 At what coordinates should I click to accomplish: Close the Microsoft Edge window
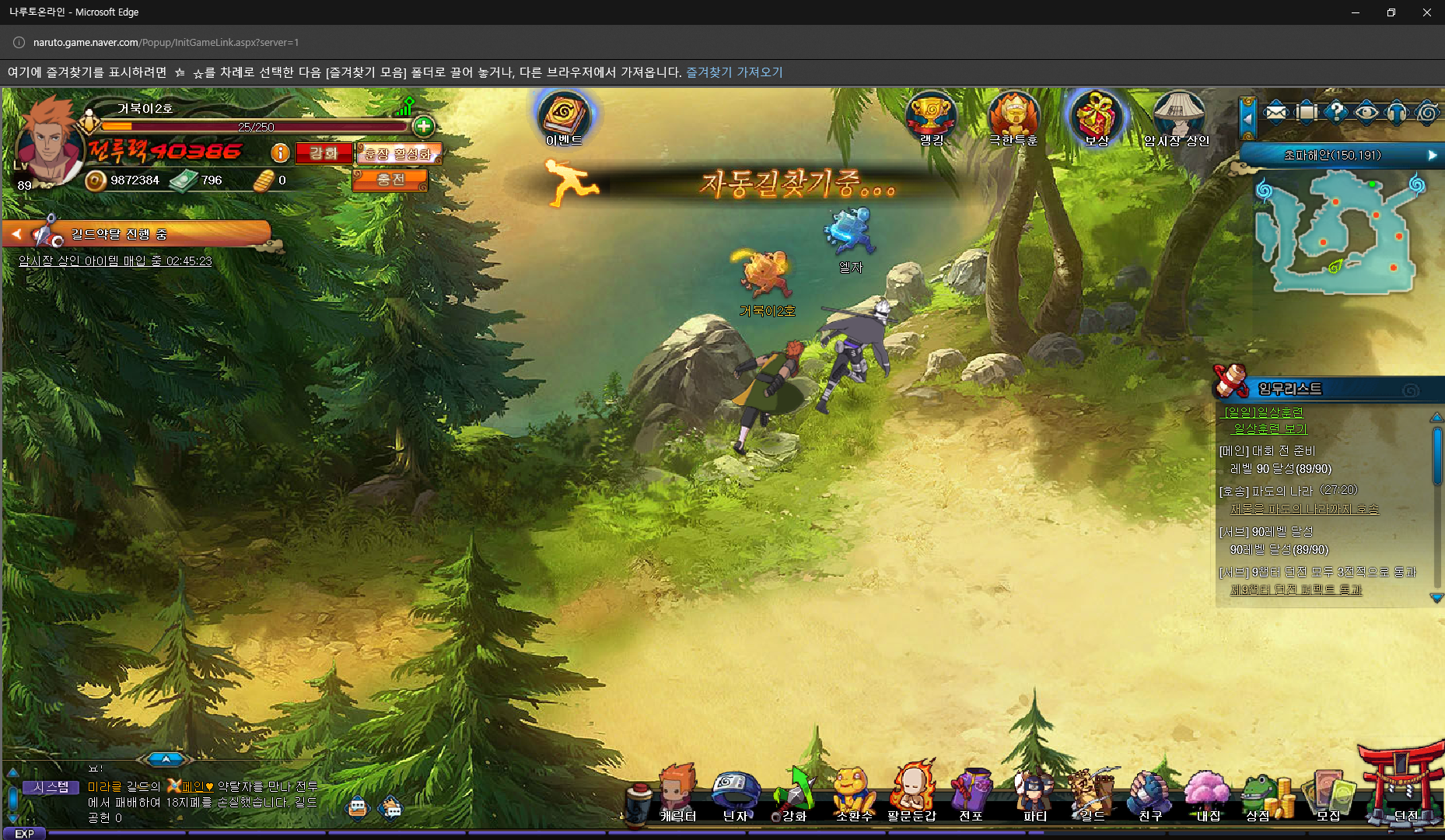(1426, 12)
